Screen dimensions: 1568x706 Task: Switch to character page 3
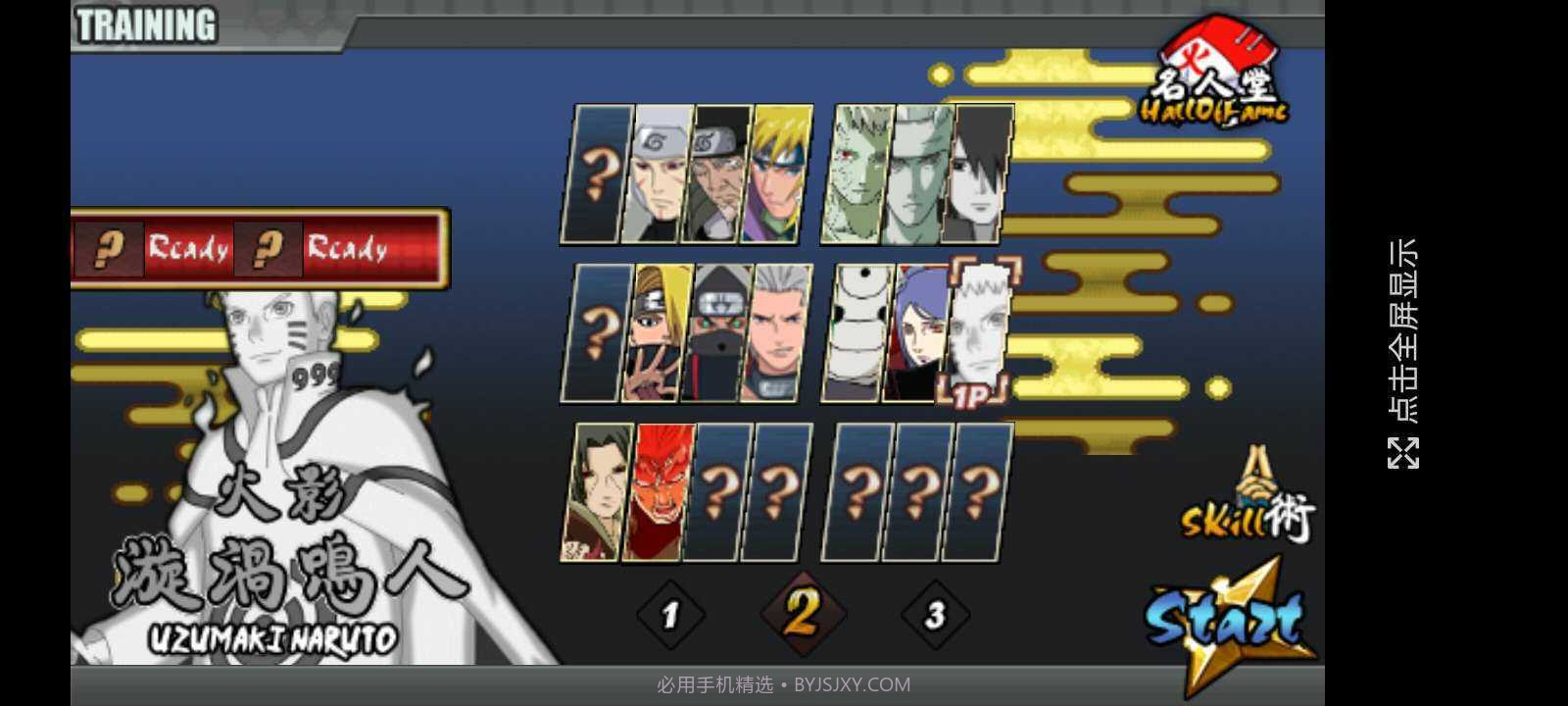coord(936,613)
